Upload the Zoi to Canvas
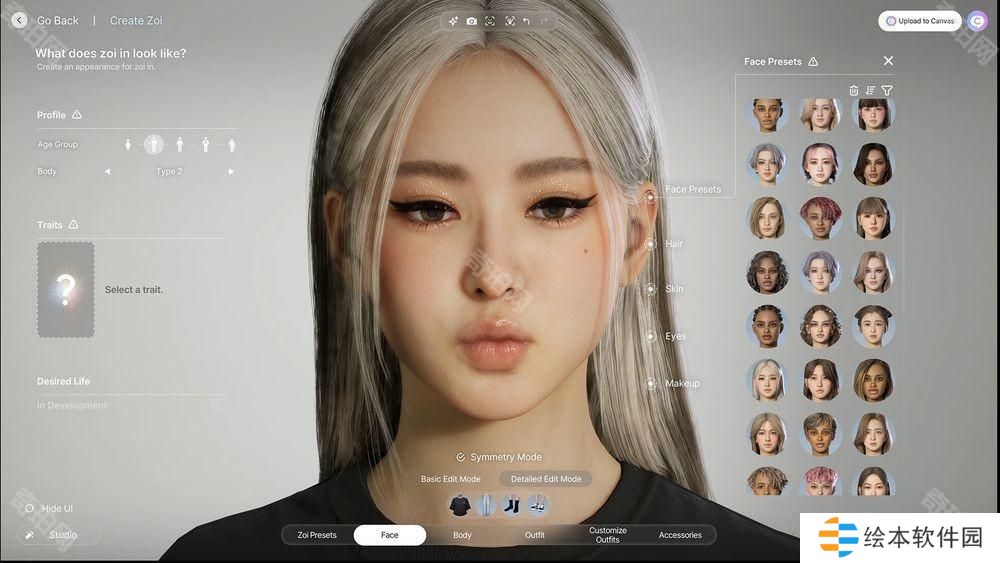The height and width of the screenshot is (563, 1000). point(919,21)
